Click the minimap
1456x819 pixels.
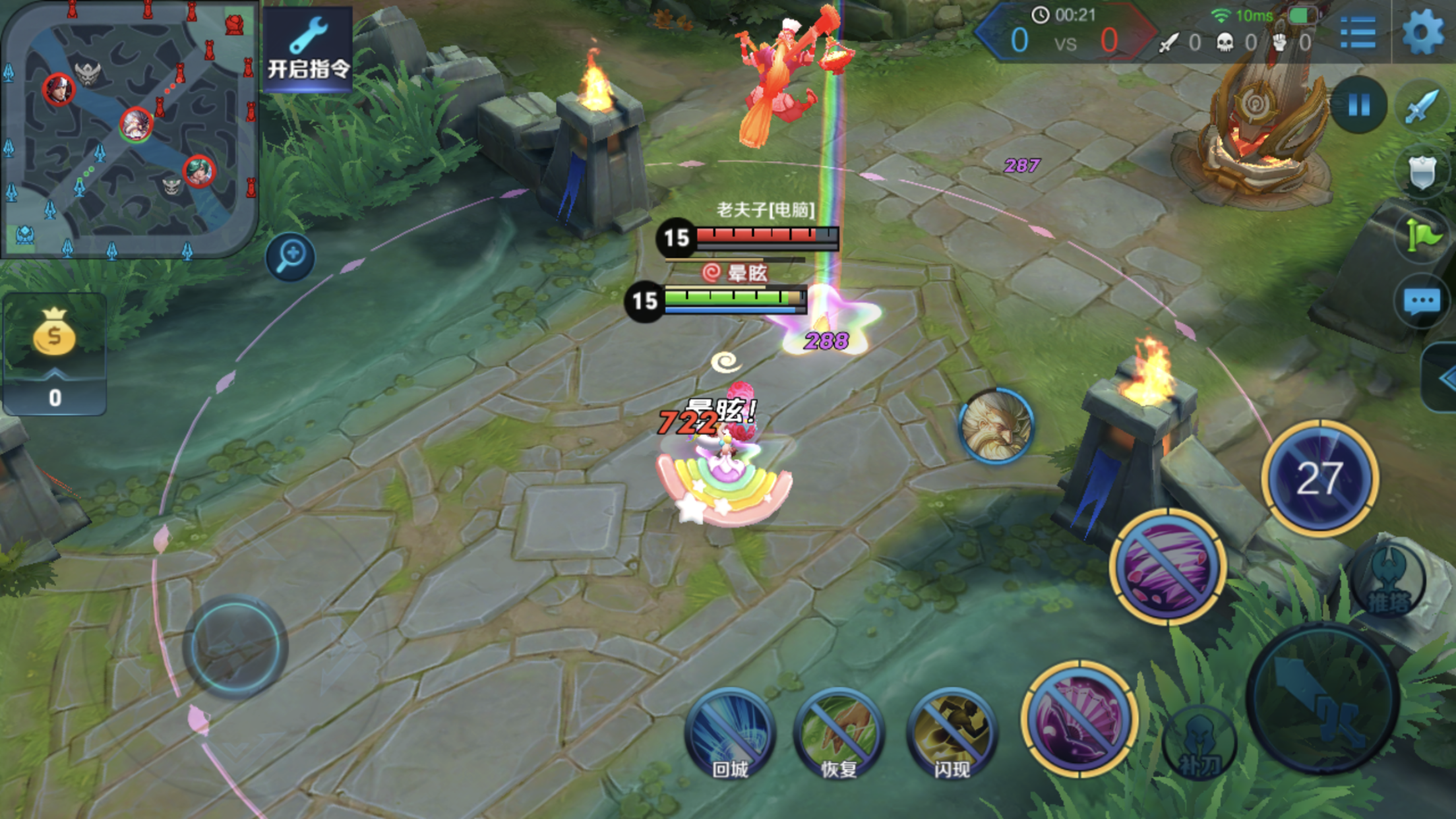coord(129,129)
